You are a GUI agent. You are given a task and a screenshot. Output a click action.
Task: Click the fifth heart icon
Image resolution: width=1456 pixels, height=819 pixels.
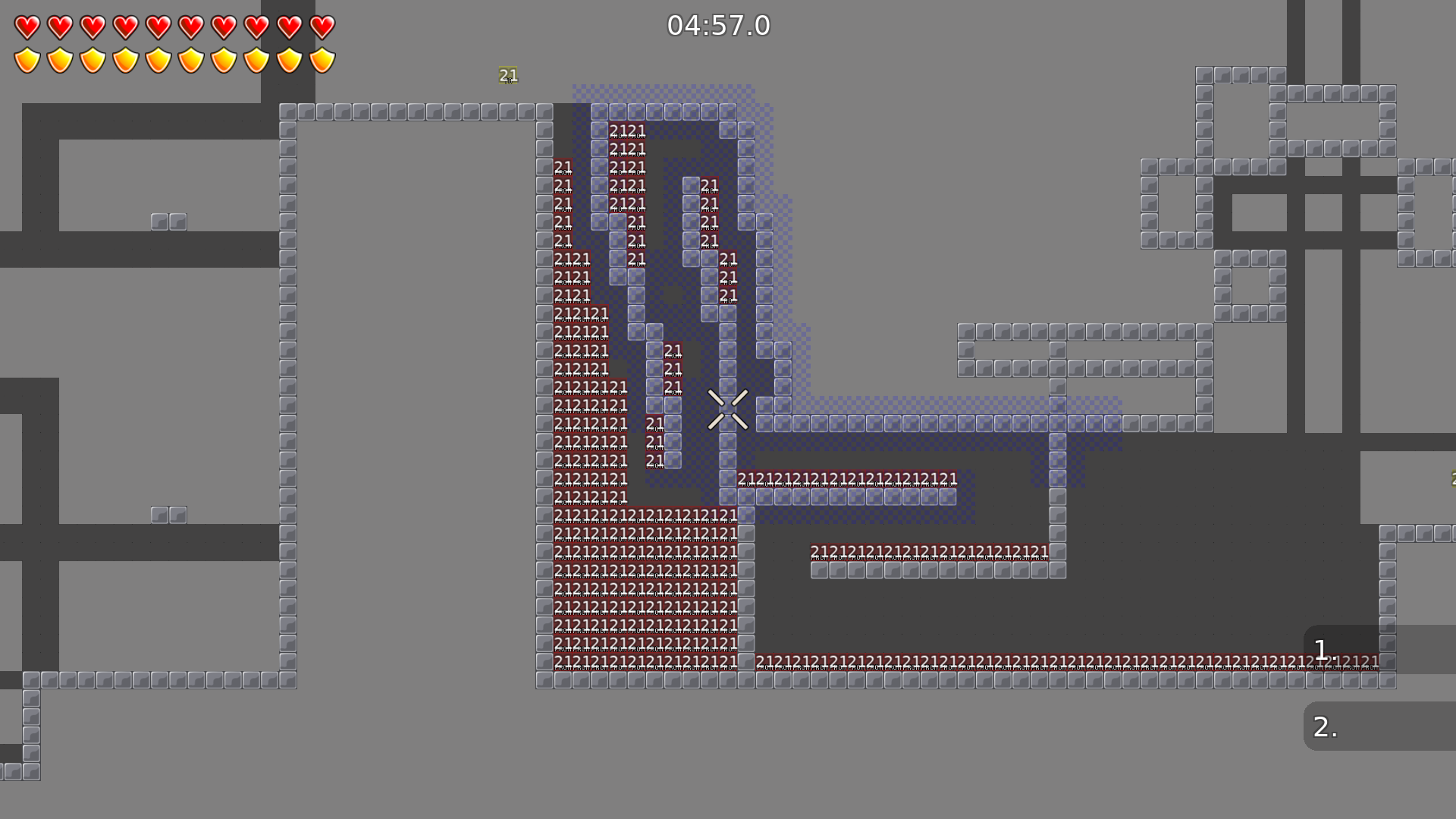pyautogui.click(x=158, y=27)
